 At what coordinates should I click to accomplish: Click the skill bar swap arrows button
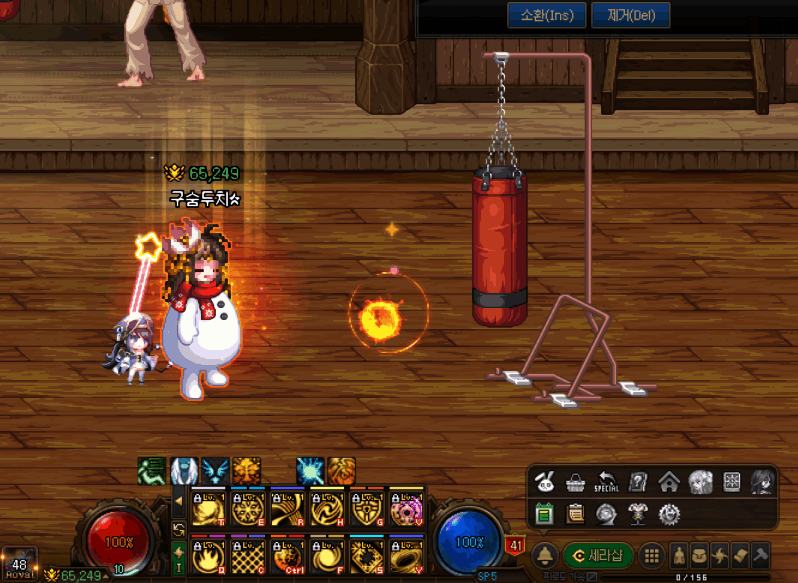pos(179,528)
